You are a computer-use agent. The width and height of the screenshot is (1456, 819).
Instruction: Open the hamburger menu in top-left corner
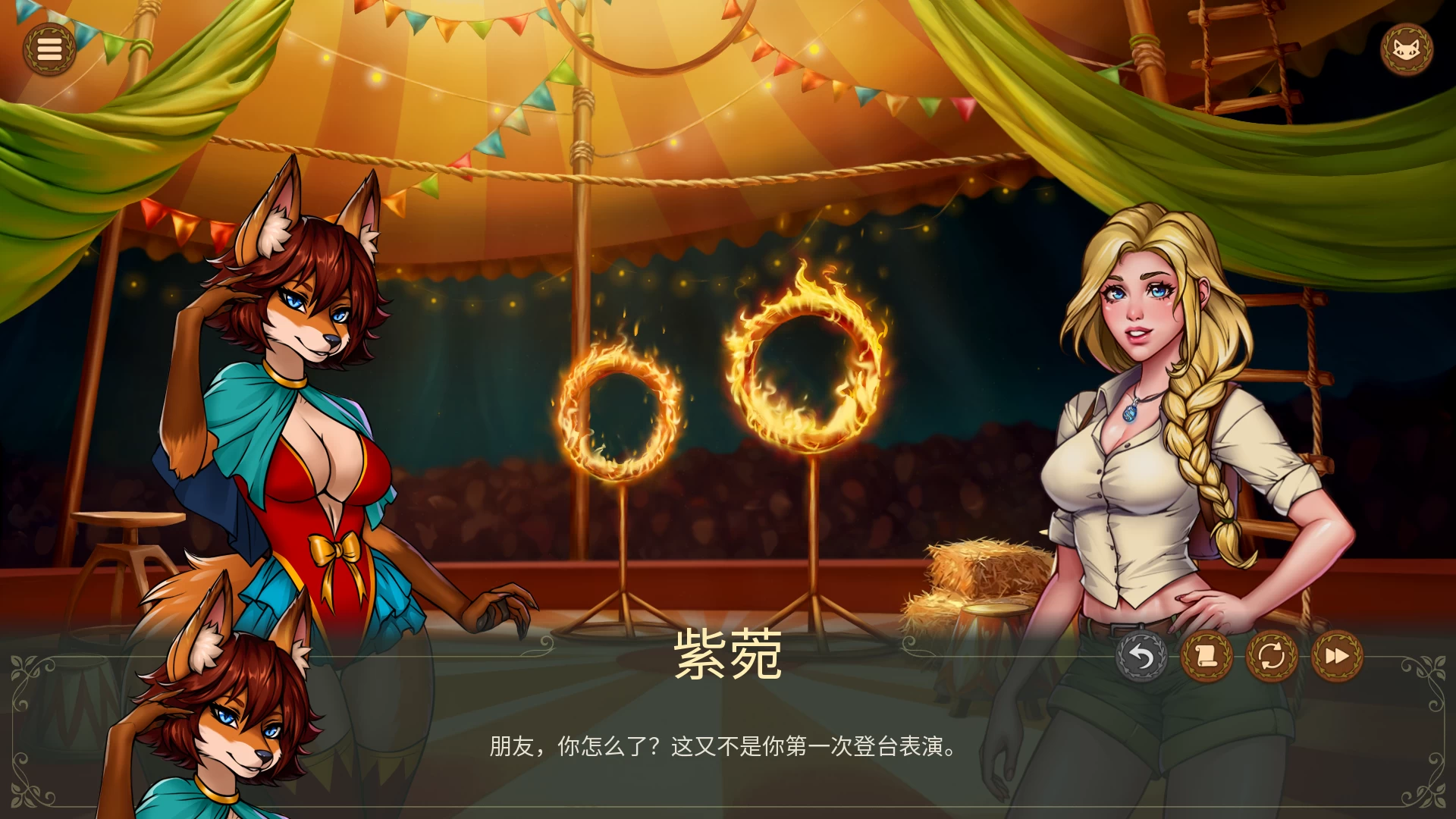[x=50, y=49]
